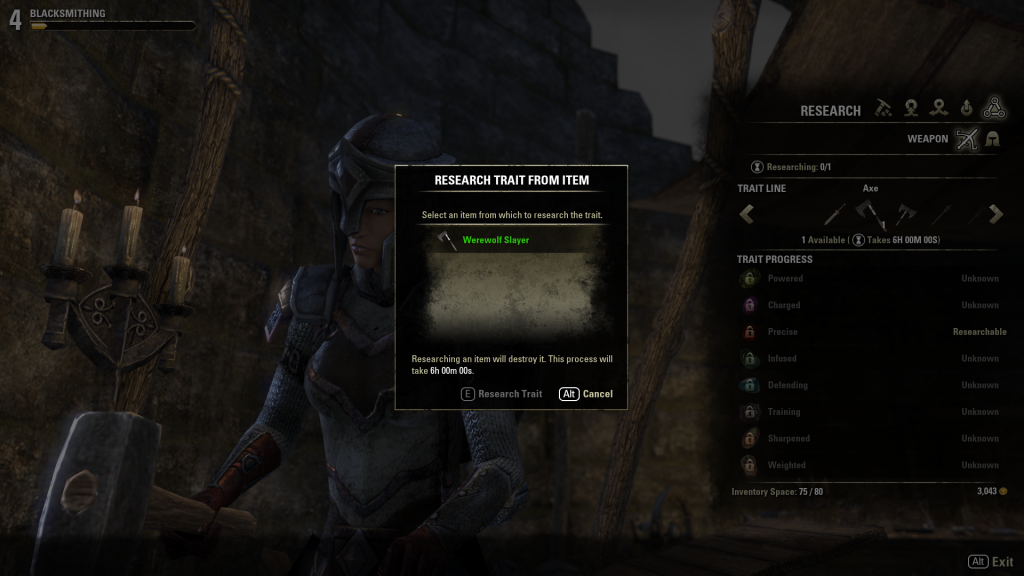Image resolution: width=1024 pixels, height=576 pixels.
Task: Switch to the Refine tab with hammer icon
Action: coord(883,108)
